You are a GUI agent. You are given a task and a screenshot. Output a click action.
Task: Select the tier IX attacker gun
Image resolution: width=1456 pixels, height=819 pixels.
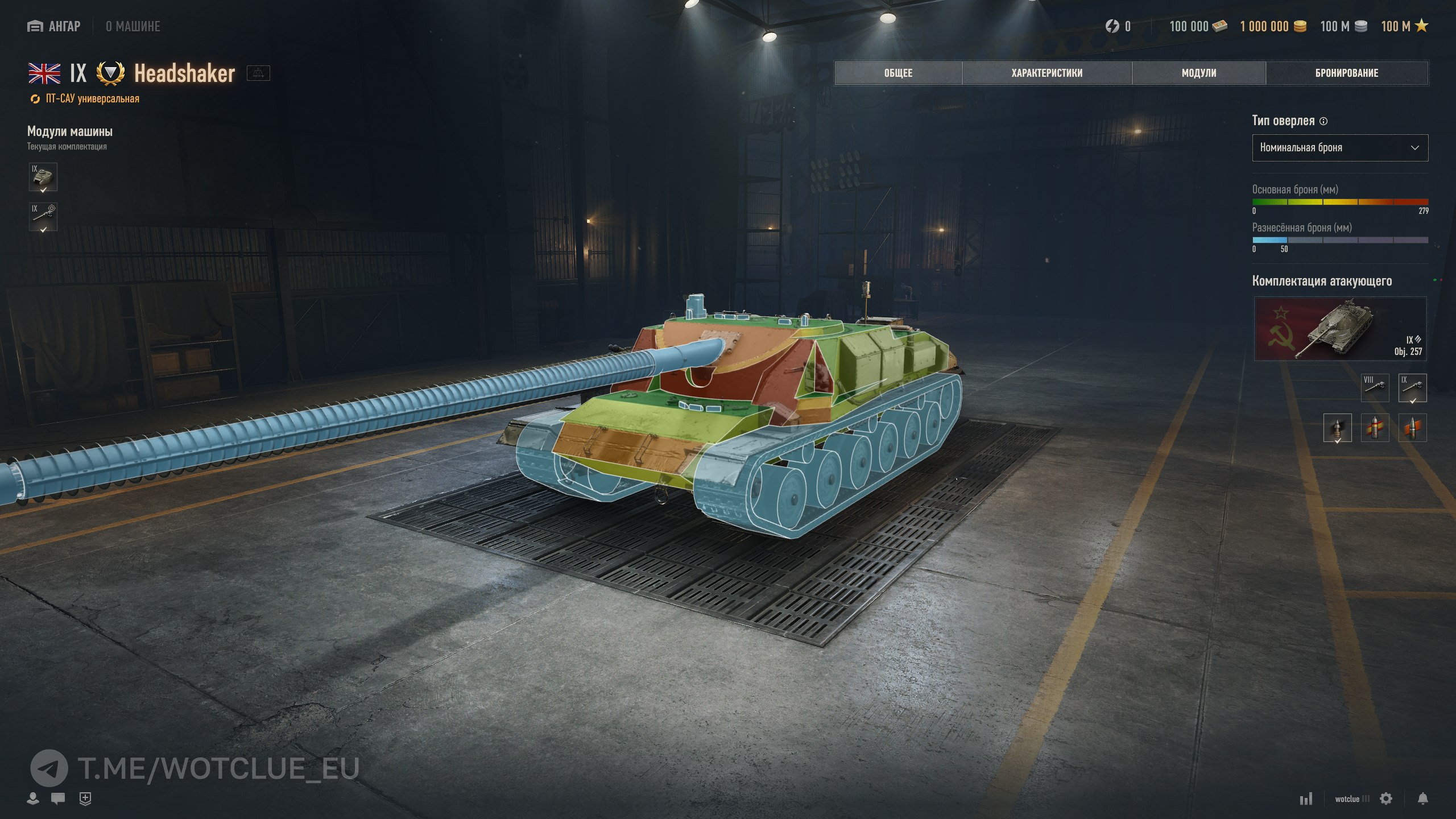[x=1412, y=387]
